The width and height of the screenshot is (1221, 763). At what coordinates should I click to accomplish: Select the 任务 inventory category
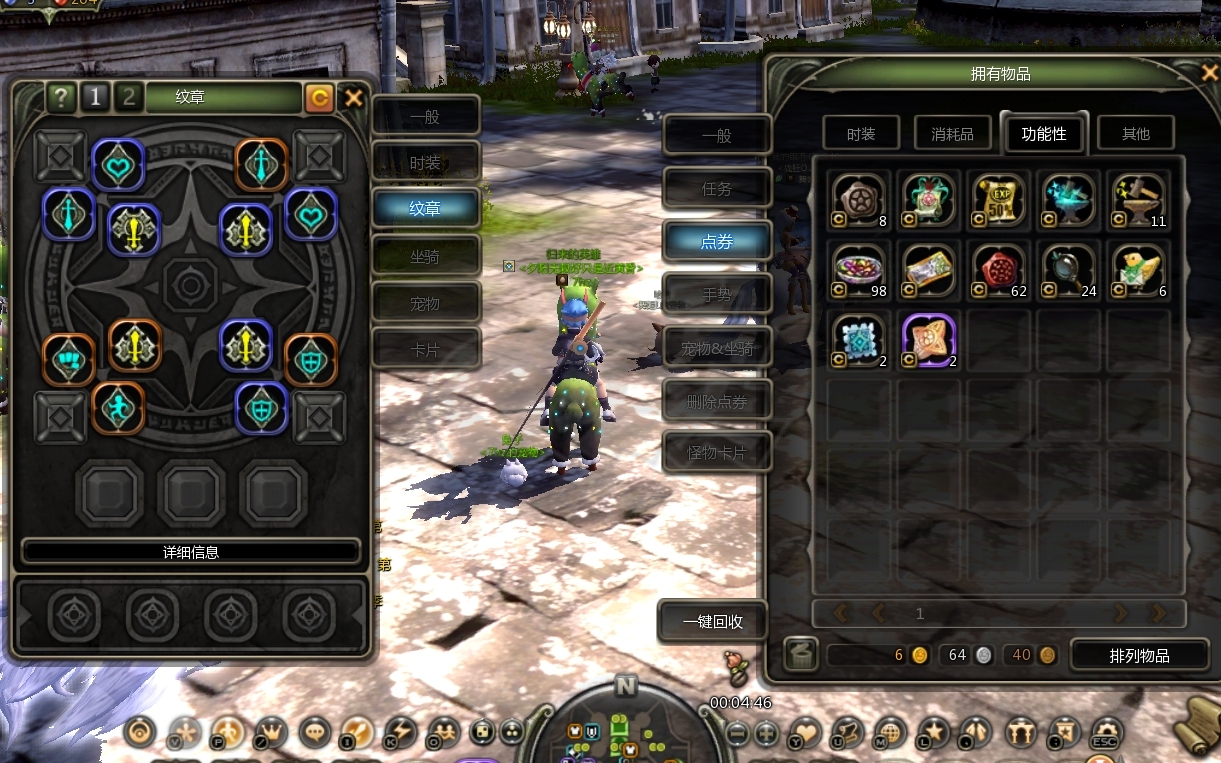(717, 189)
